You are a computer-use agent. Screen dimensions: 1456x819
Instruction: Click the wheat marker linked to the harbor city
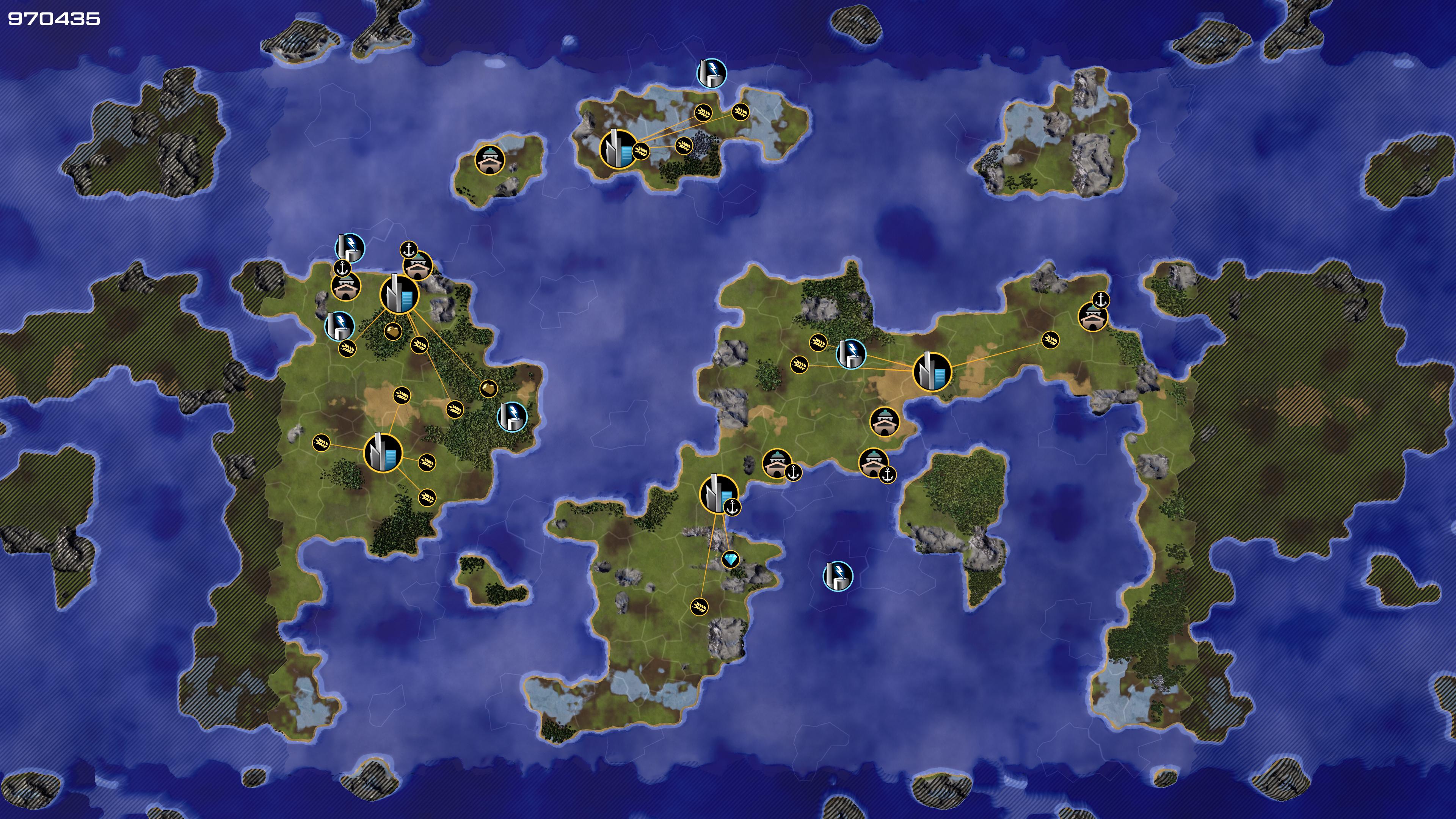tap(699, 607)
